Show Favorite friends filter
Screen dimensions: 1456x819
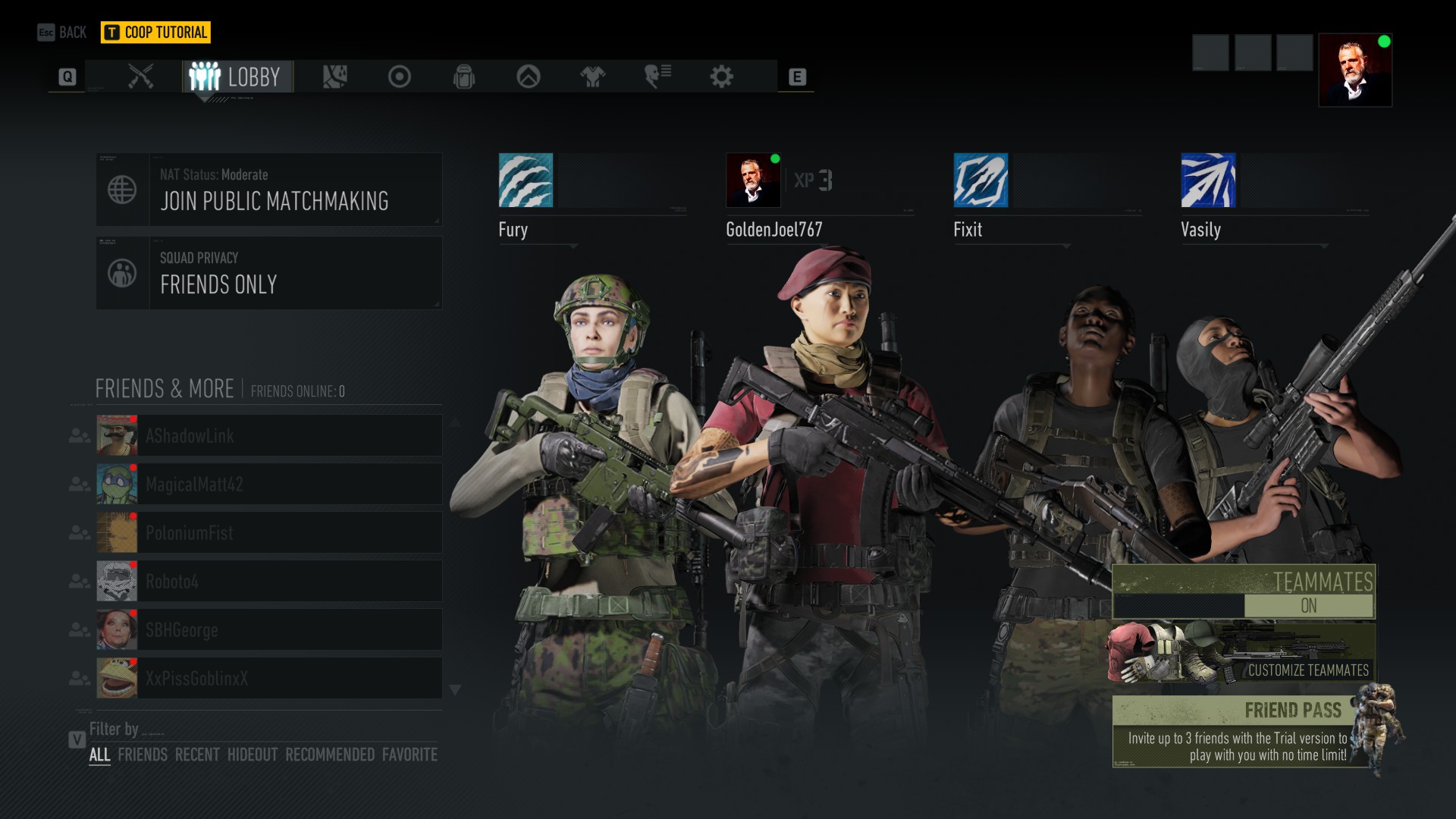pos(409,755)
